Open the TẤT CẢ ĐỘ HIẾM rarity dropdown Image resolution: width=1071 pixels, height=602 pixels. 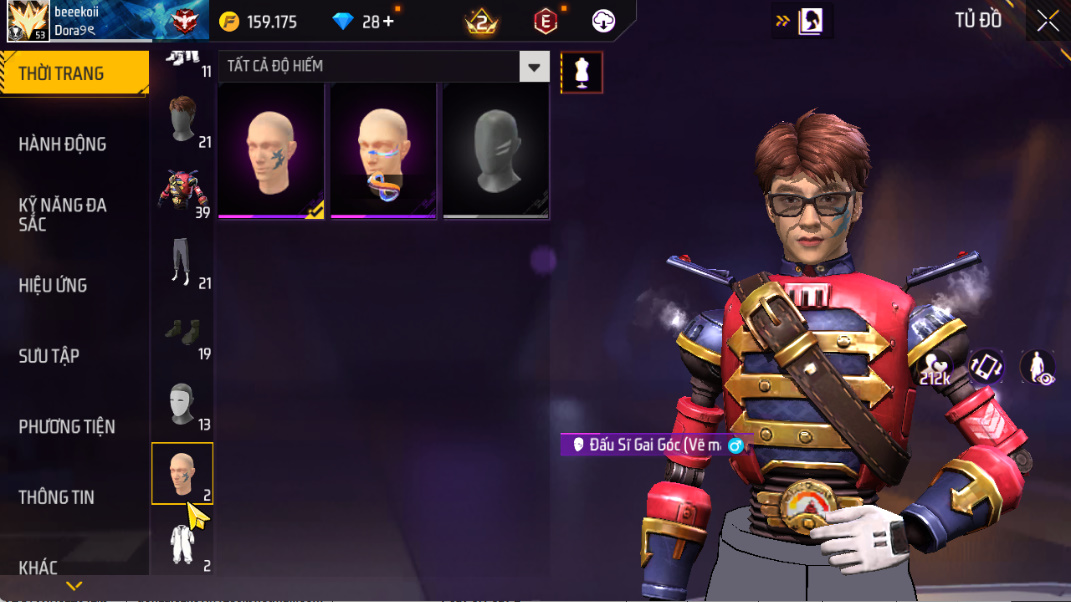click(x=385, y=67)
